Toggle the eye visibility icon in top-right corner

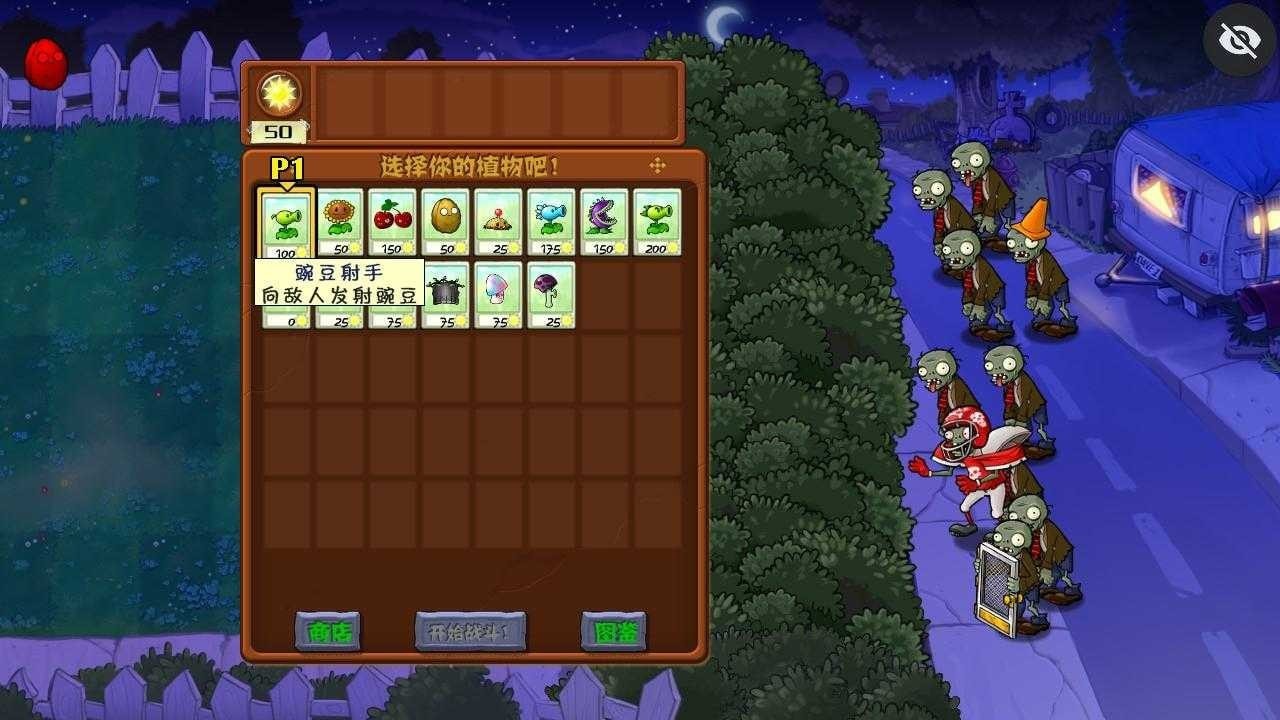coord(1239,39)
